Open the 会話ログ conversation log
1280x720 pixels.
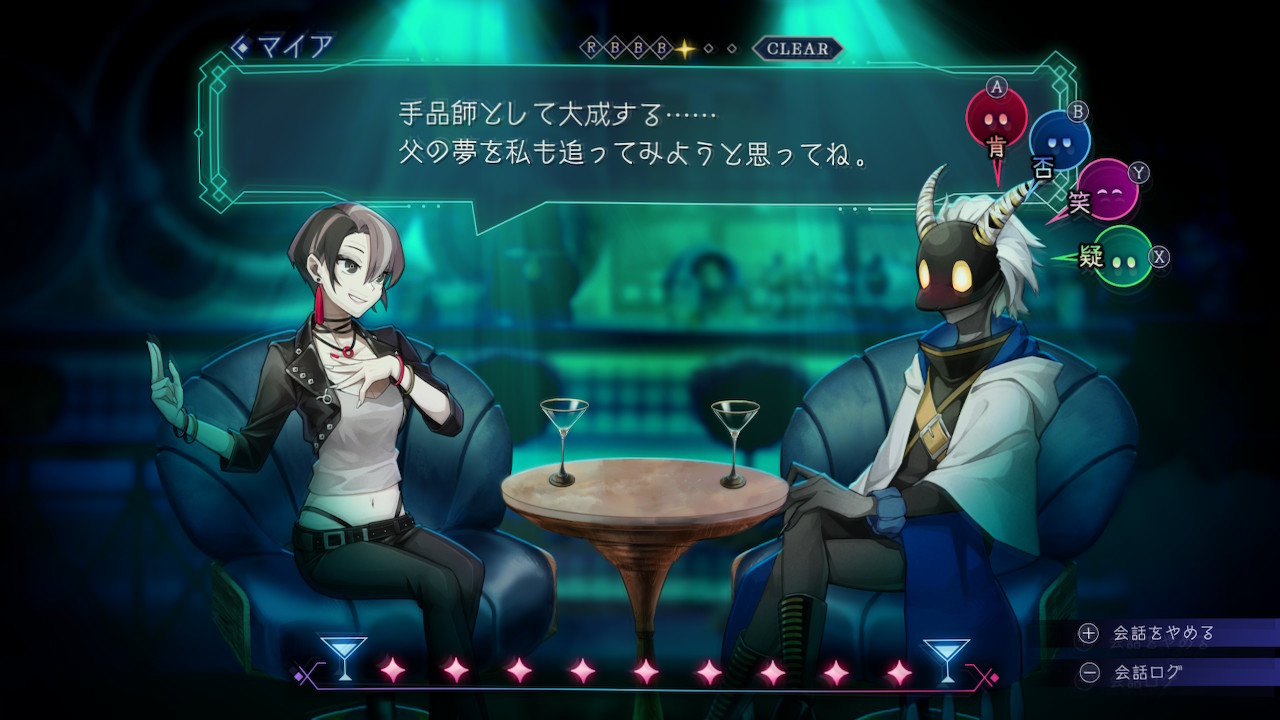(1148, 673)
